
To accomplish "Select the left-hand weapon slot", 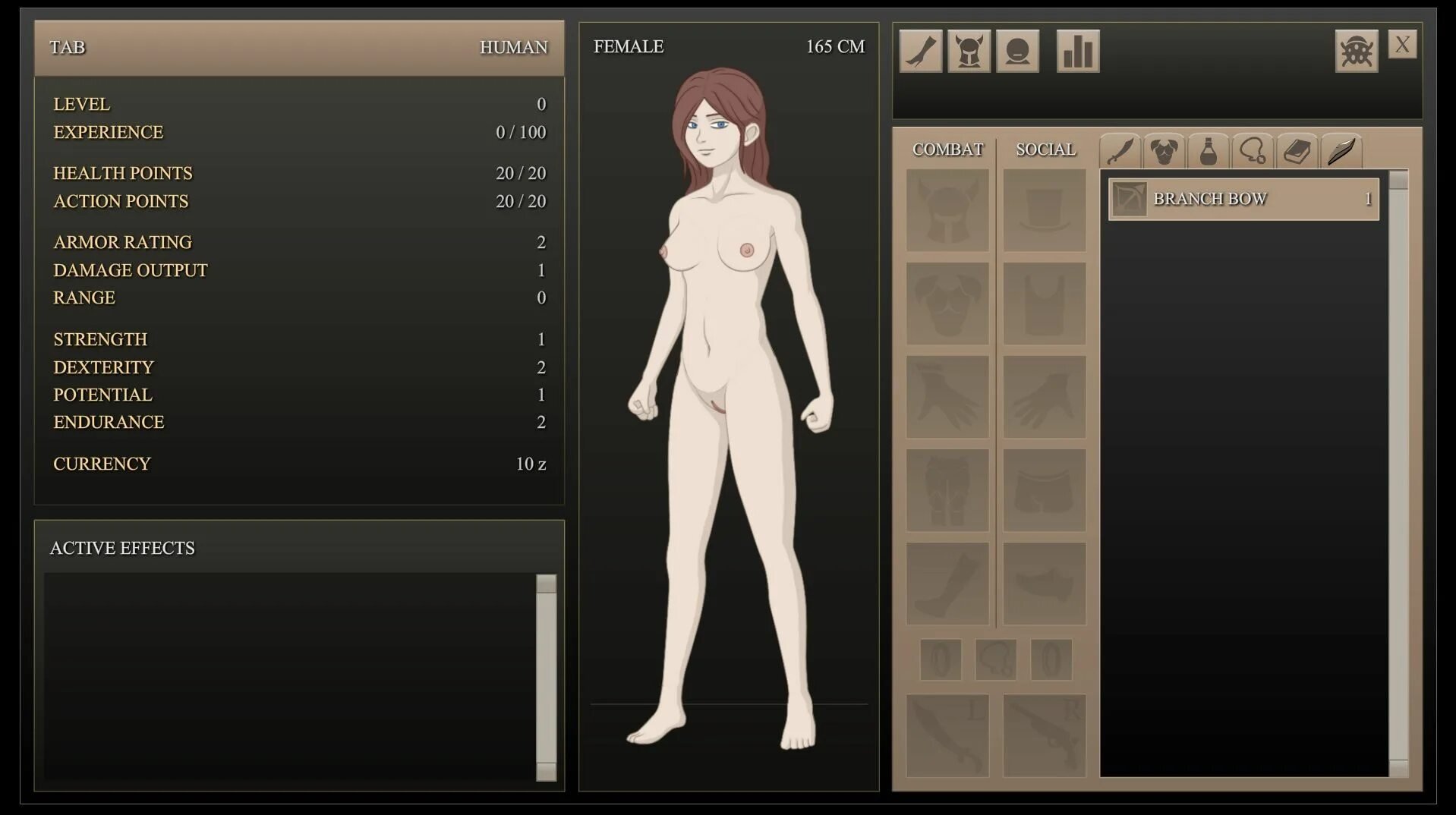I will tap(947, 735).
